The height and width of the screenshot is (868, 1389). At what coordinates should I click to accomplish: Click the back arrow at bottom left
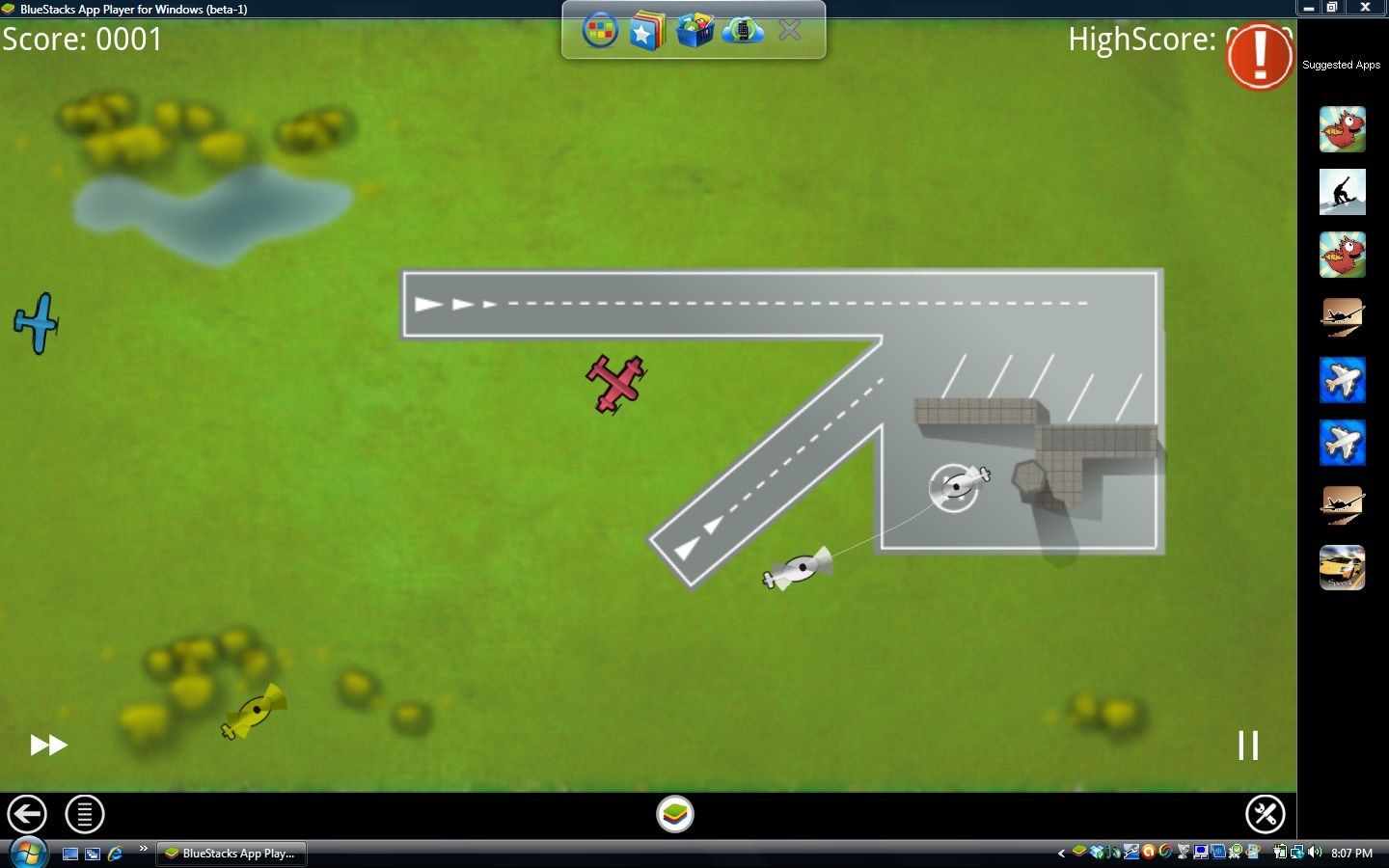[27, 814]
